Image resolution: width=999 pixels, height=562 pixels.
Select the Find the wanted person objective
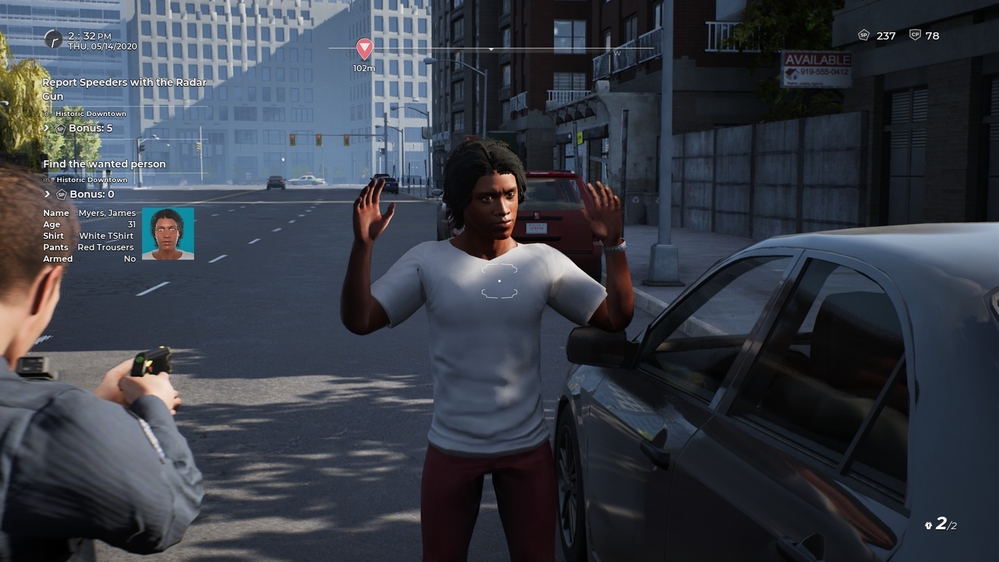pyautogui.click(x=104, y=164)
